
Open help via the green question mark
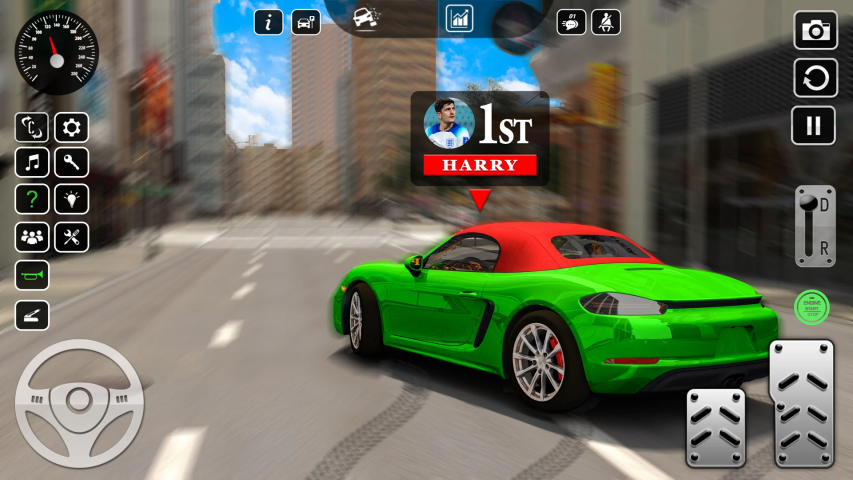pyautogui.click(x=32, y=199)
